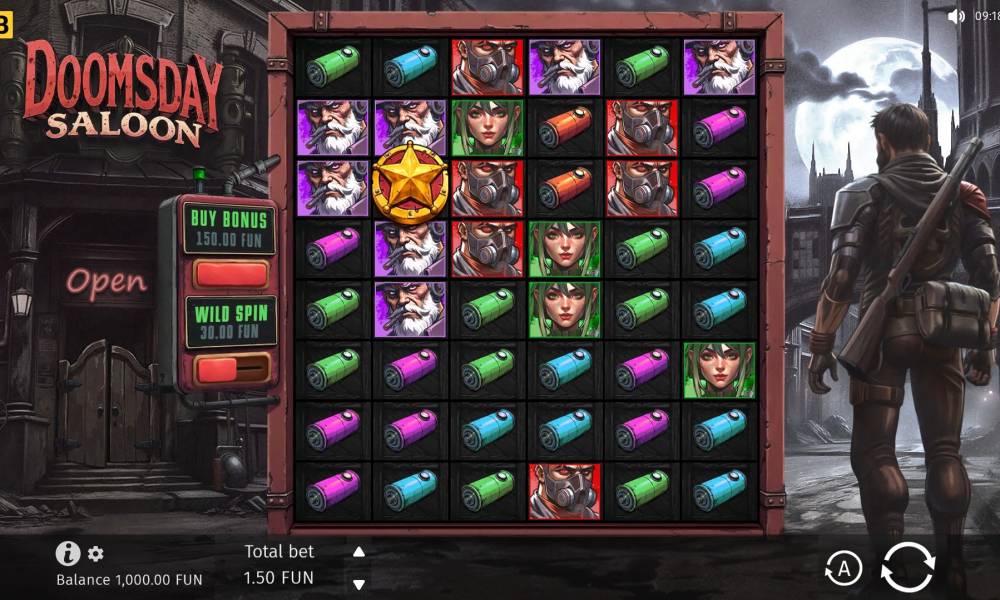Toggle the sound speaker icon

tap(955, 15)
